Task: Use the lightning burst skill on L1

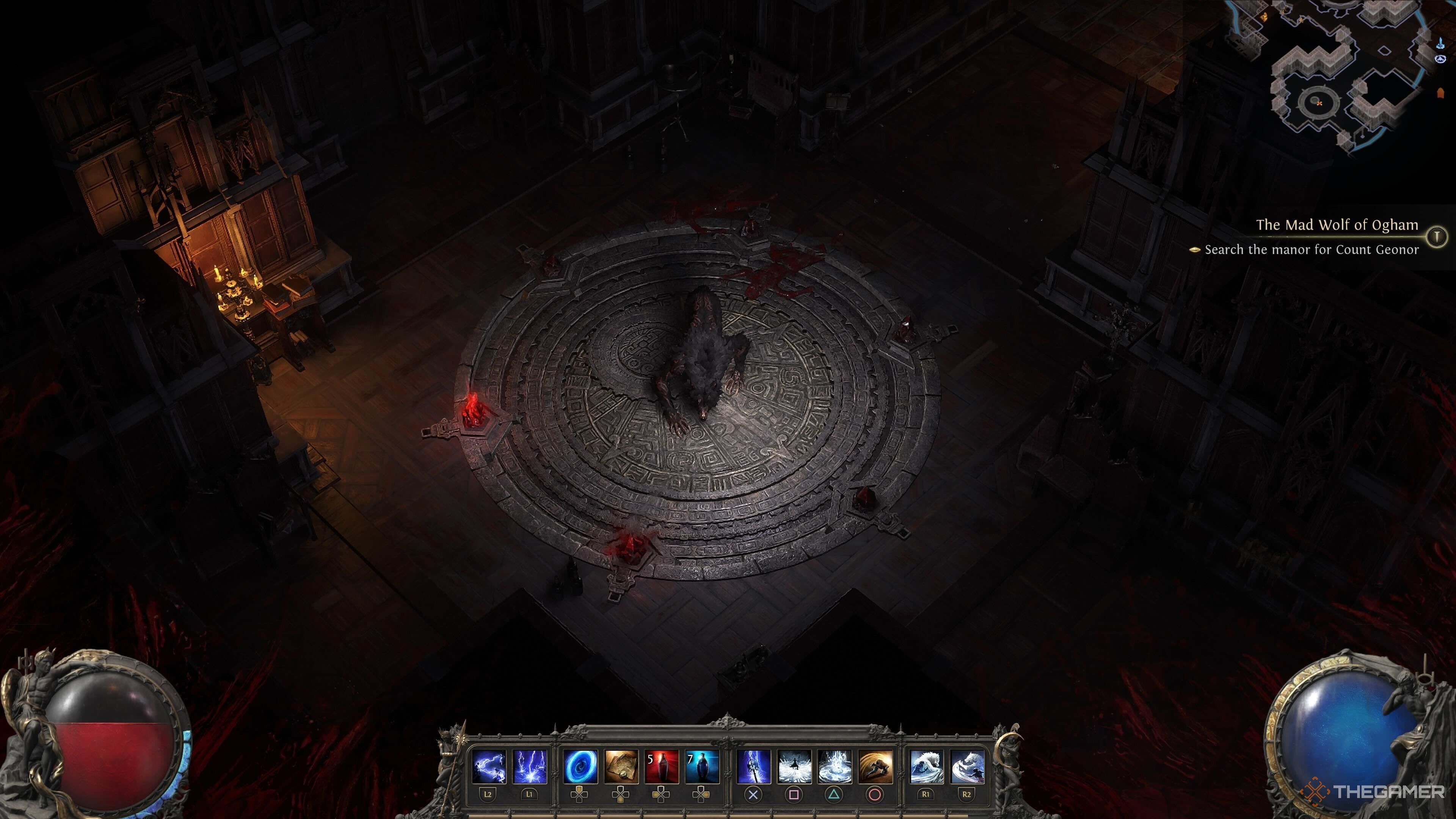Action: coord(530,767)
